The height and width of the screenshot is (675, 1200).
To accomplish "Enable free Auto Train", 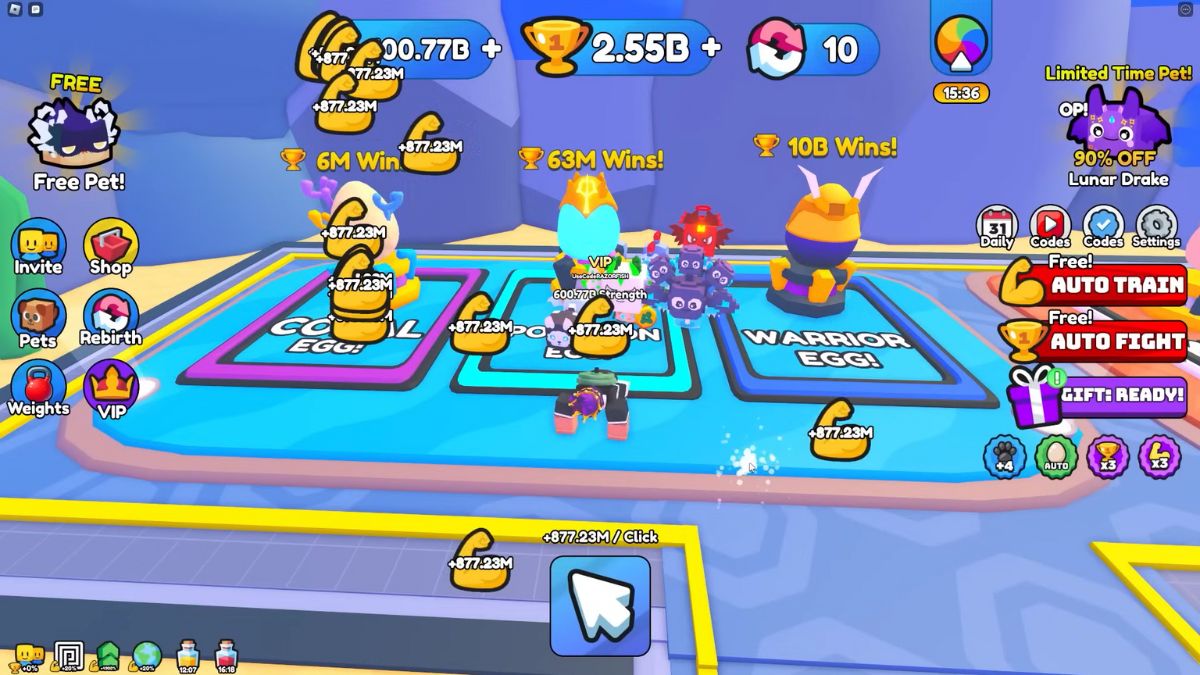I will (x=1094, y=285).
